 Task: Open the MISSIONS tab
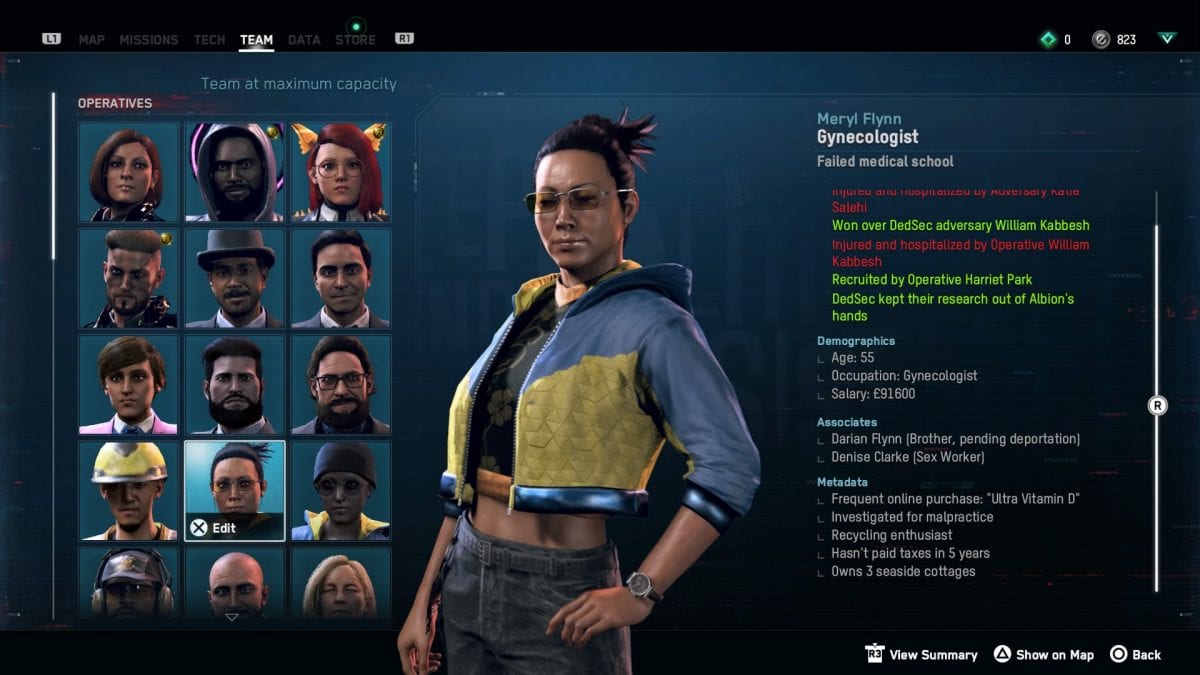tap(148, 40)
